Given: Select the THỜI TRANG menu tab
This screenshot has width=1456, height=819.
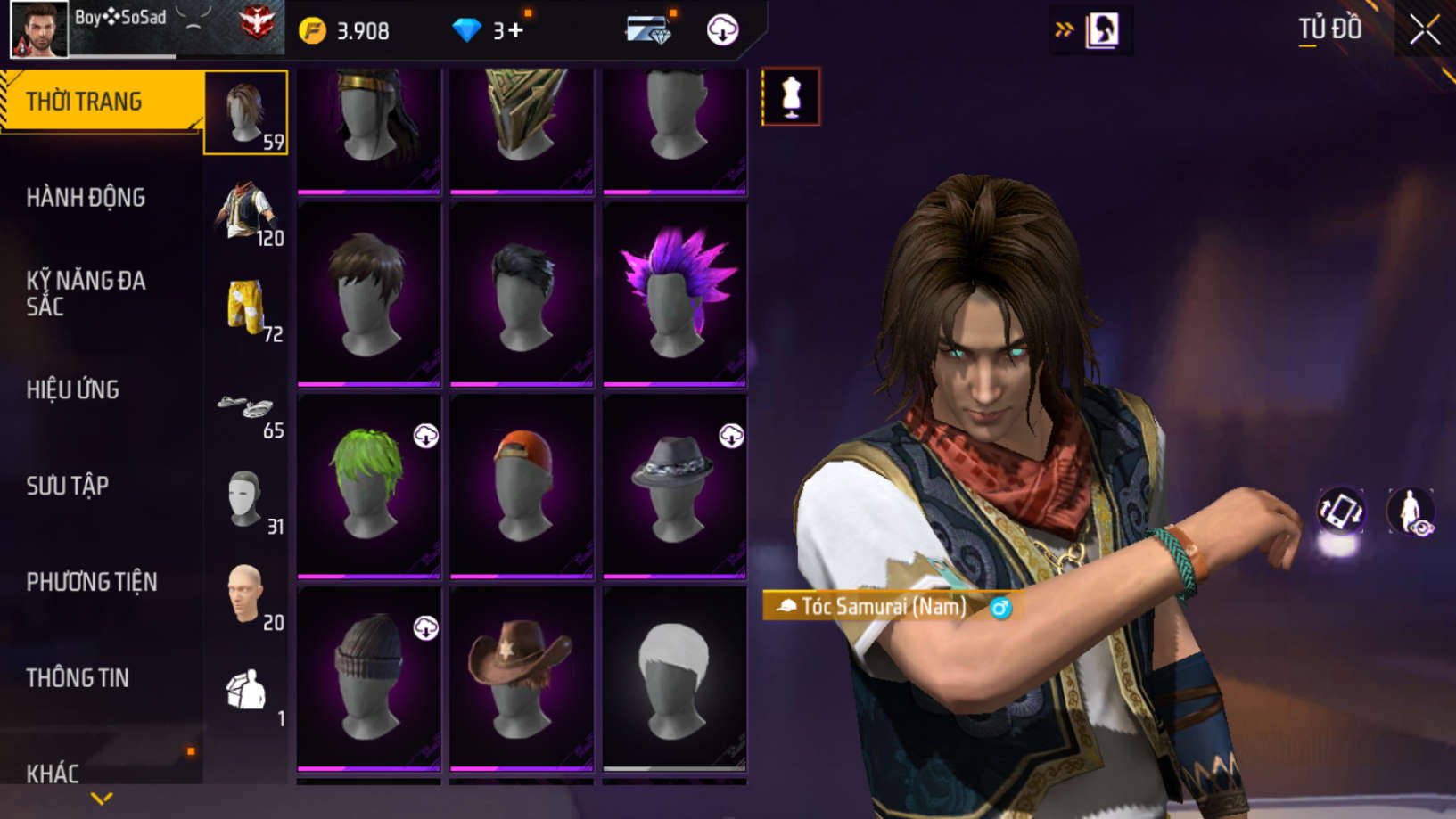Looking at the screenshot, I should 102,102.
